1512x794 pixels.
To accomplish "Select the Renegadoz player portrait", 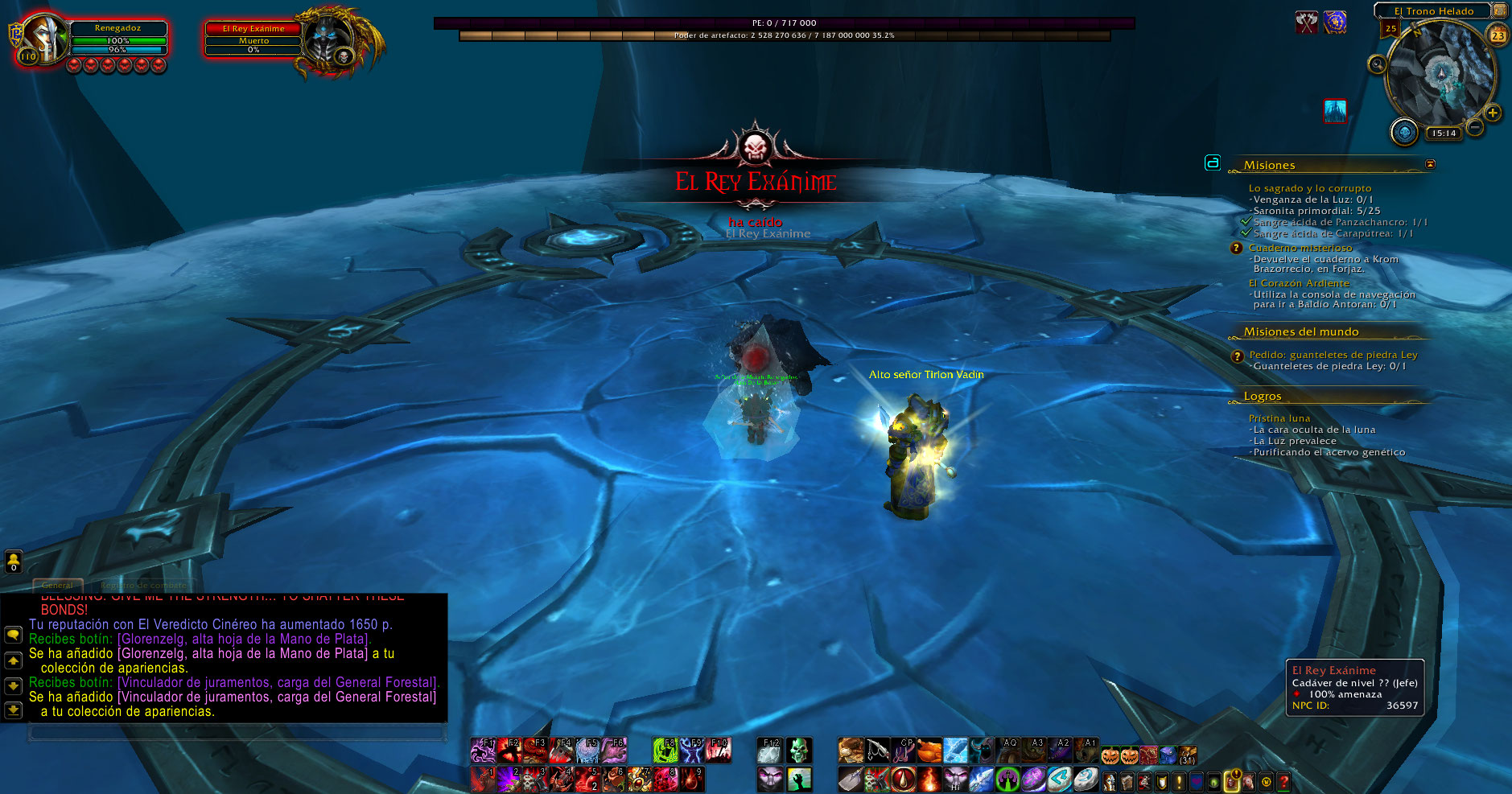I will (43, 38).
